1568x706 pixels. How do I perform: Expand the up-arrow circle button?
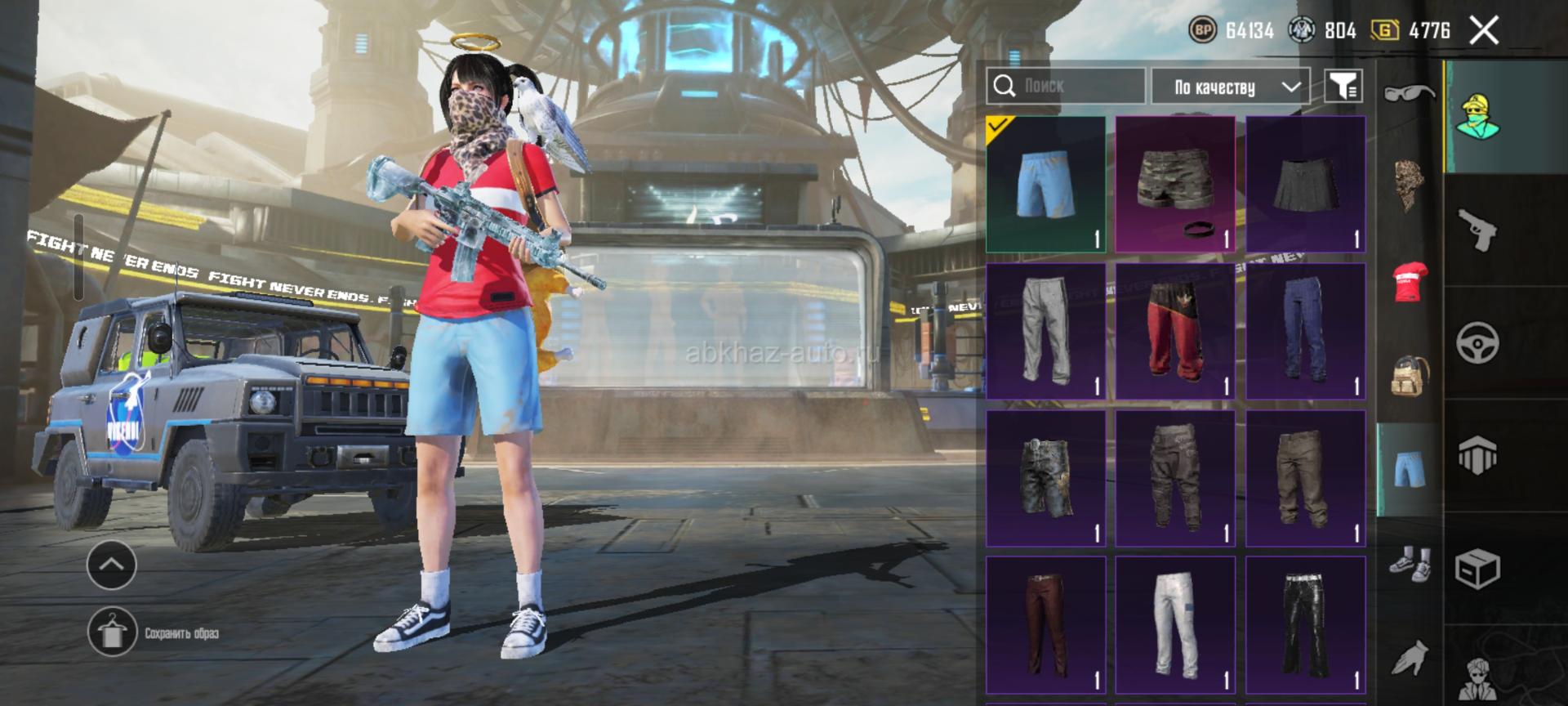pyautogui.click(x=111, y=564)
